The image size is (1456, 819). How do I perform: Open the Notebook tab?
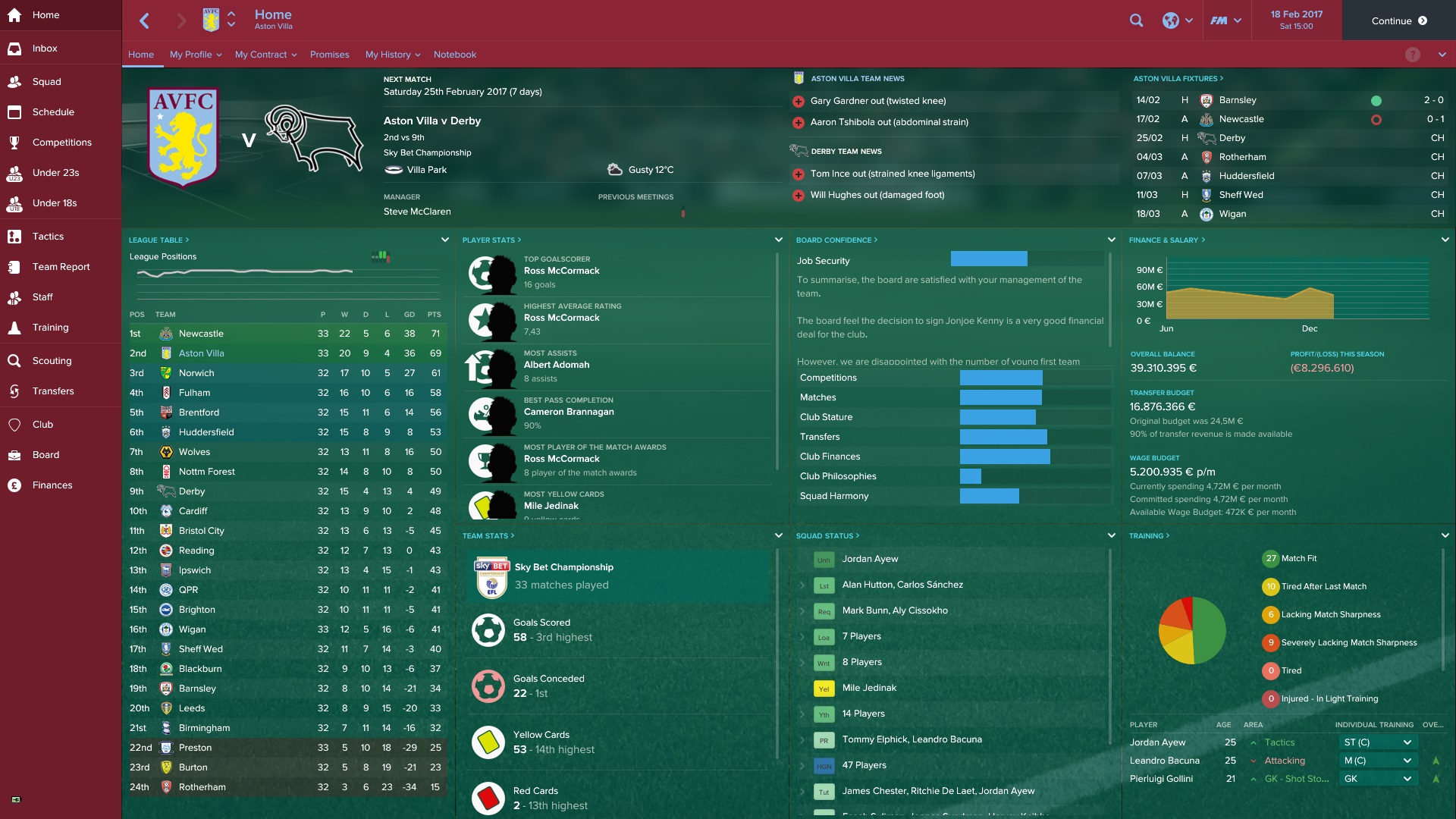[x=455, y=55]
